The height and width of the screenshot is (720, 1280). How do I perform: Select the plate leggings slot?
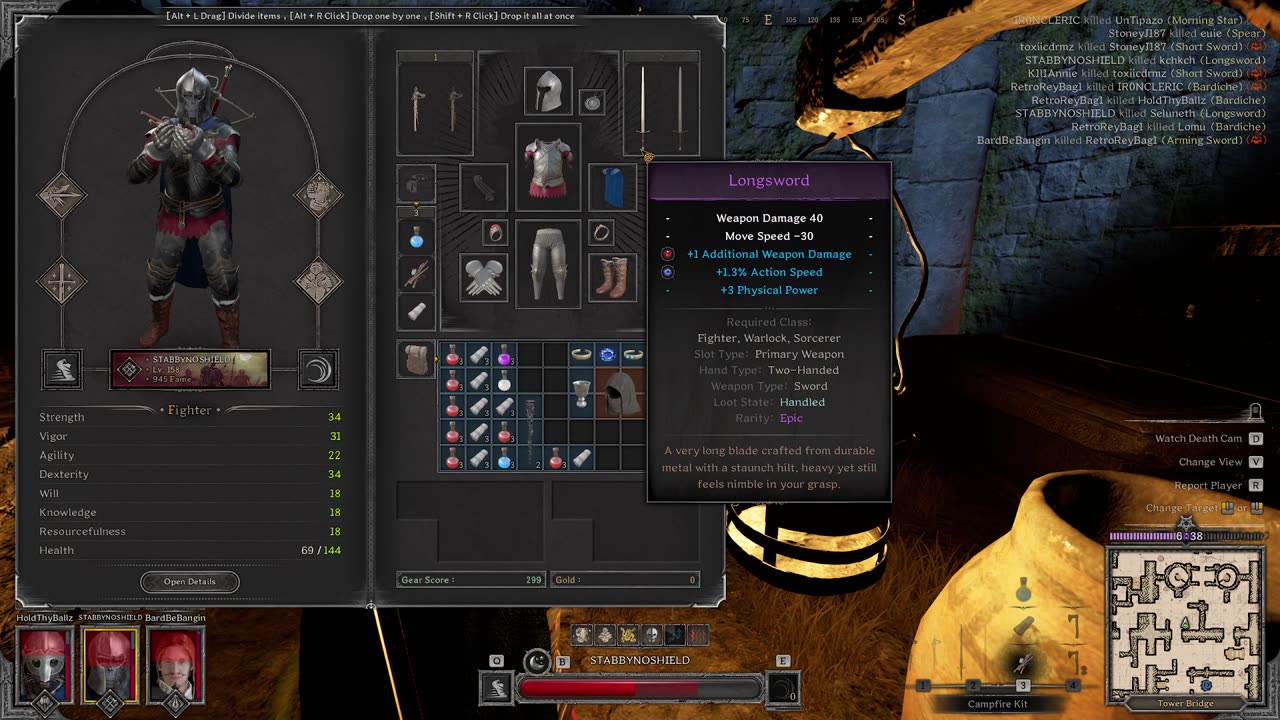click(547, 263)
